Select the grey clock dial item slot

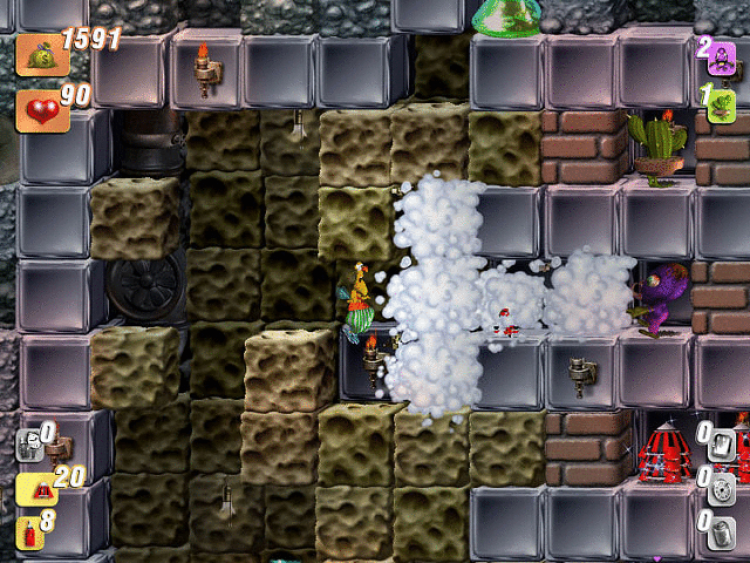pyautogui.click(x=722, y=488)
